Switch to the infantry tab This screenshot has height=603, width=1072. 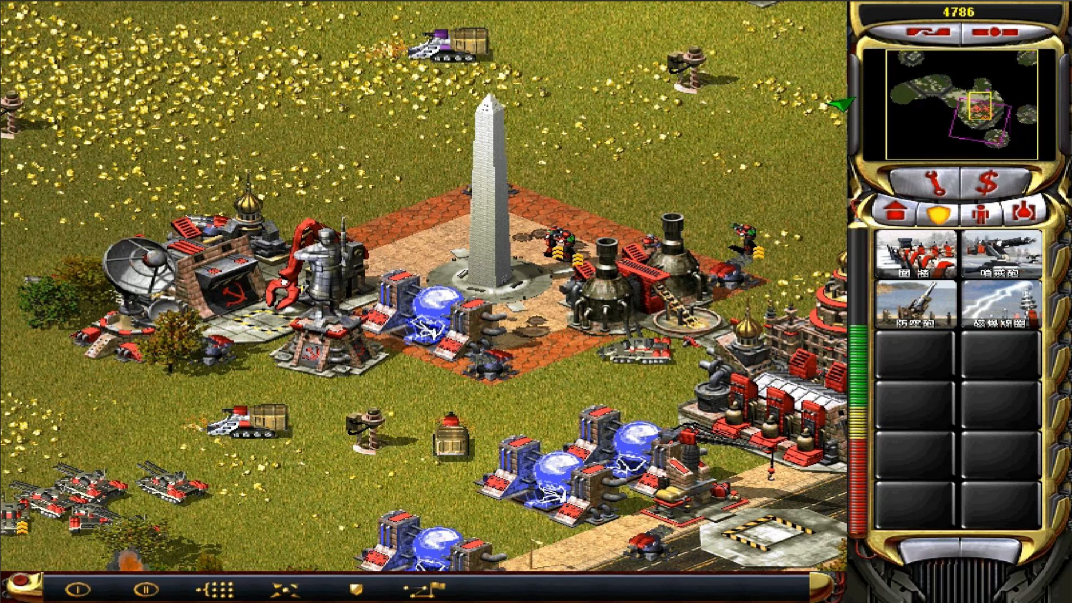coord(981,213)
